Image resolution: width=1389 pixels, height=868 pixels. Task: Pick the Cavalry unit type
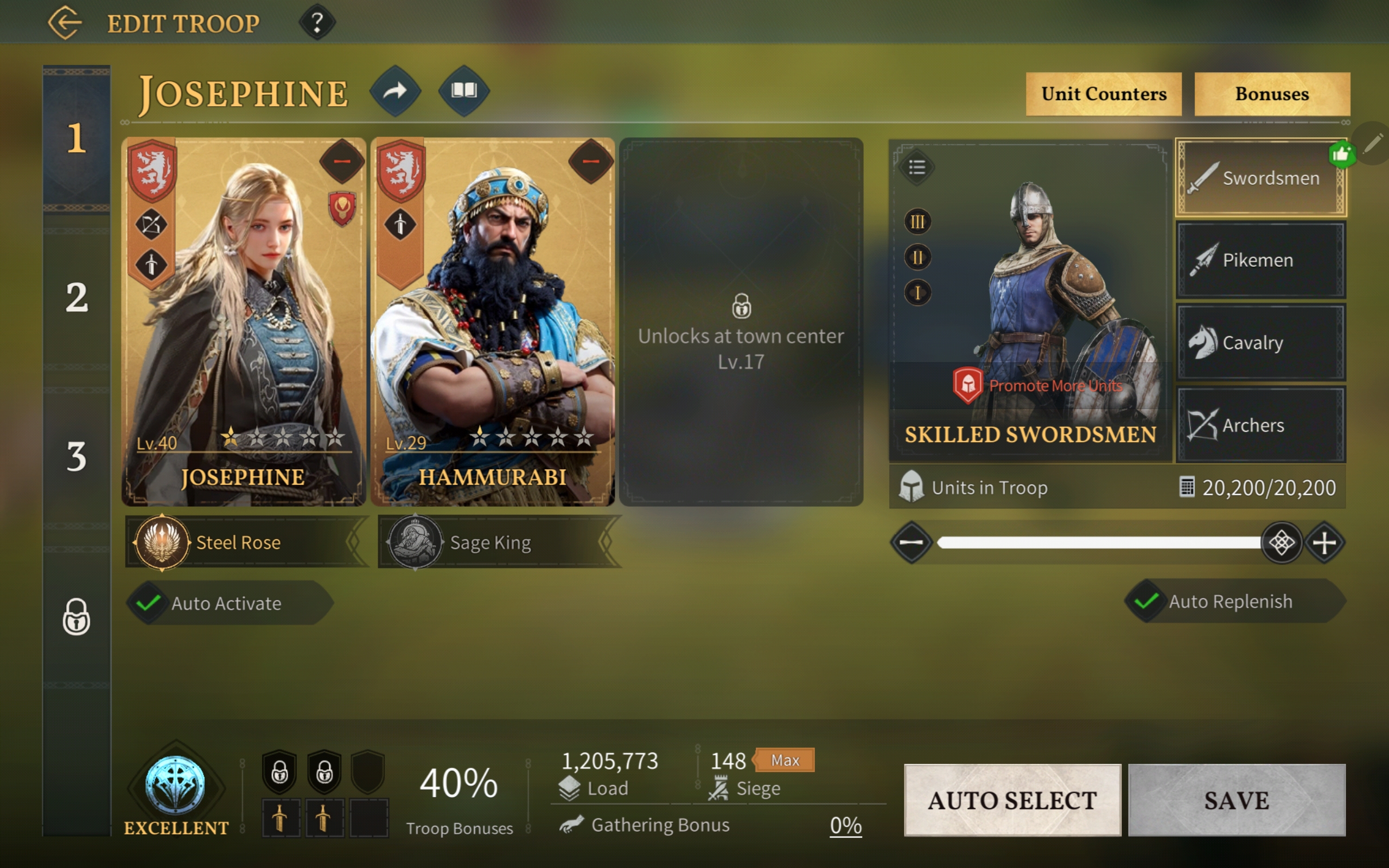click(x=1260, y=343)
